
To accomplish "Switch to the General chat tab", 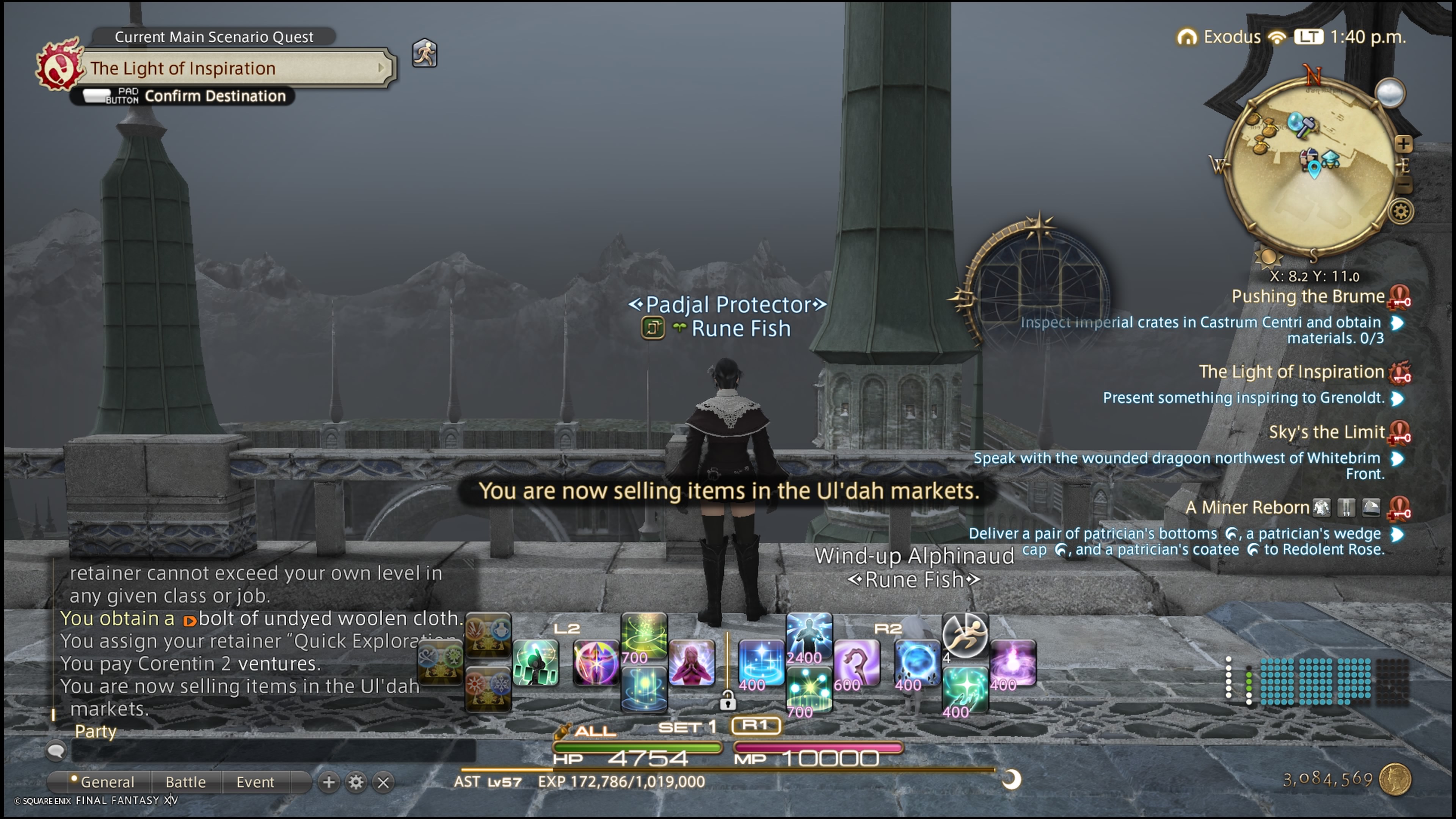I will click(106, 782).
